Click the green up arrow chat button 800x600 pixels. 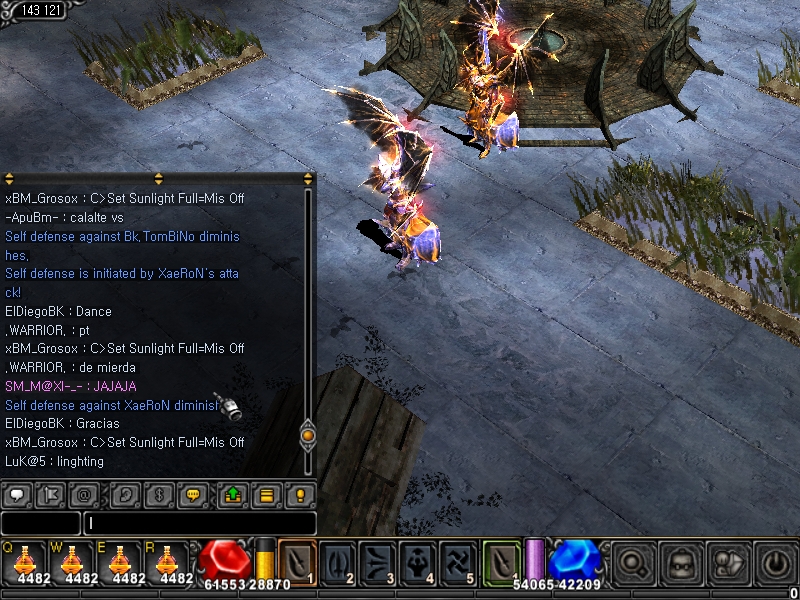point(232,494)
